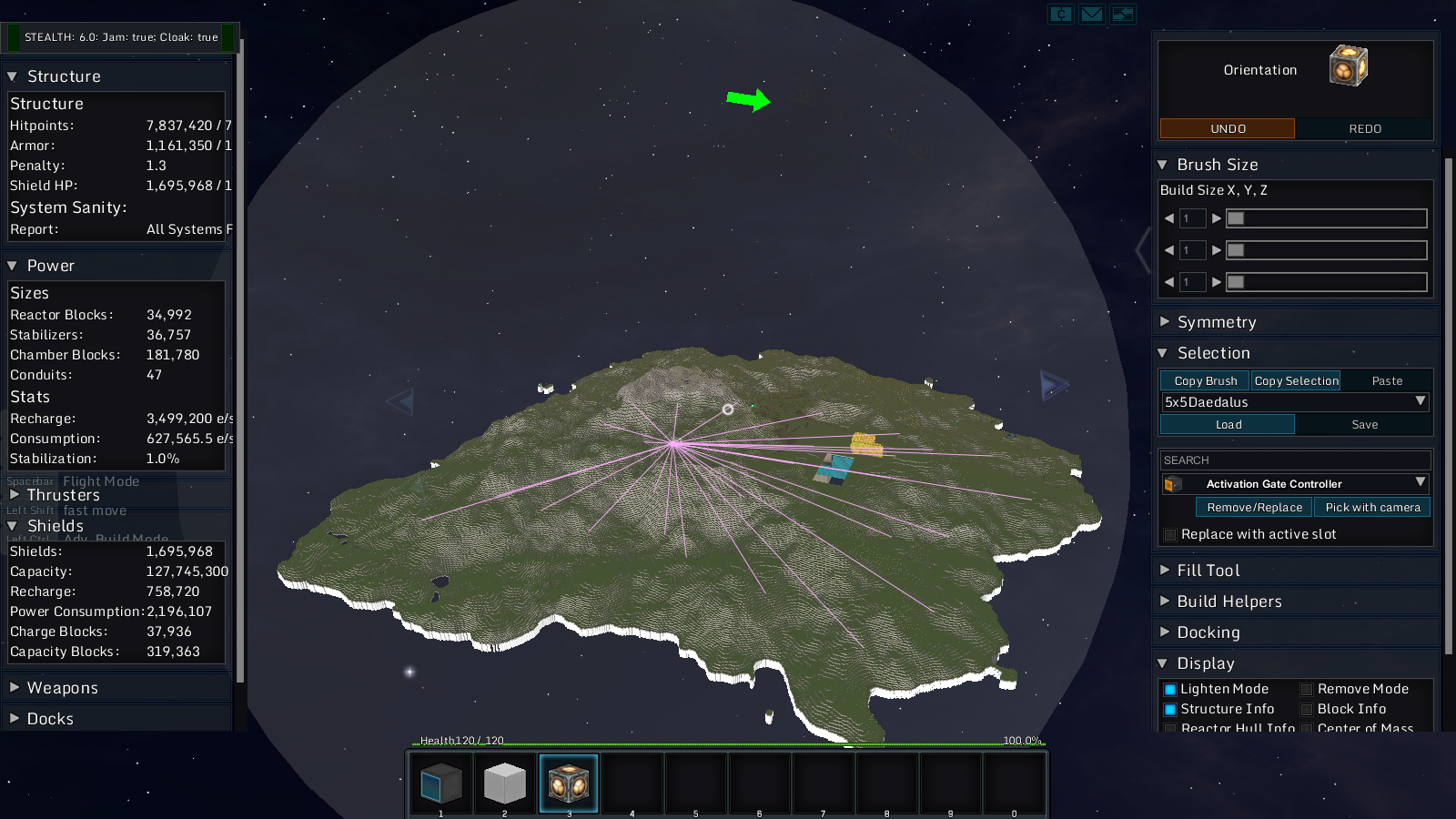Screen dimensions: 1456x819
Task: Expand the Docking section
Action: point(1208,632)
